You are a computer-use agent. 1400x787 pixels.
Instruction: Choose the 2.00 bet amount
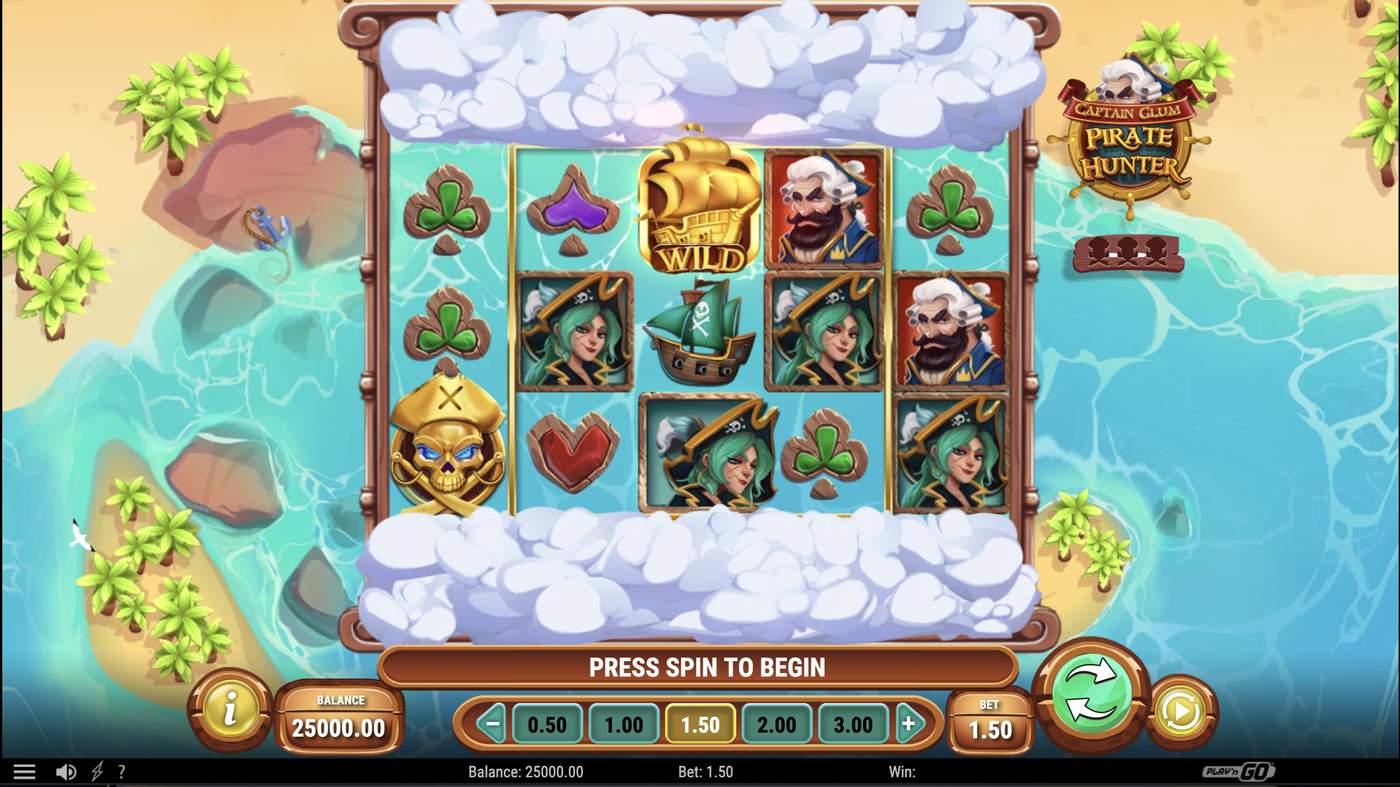click(777, 723)
